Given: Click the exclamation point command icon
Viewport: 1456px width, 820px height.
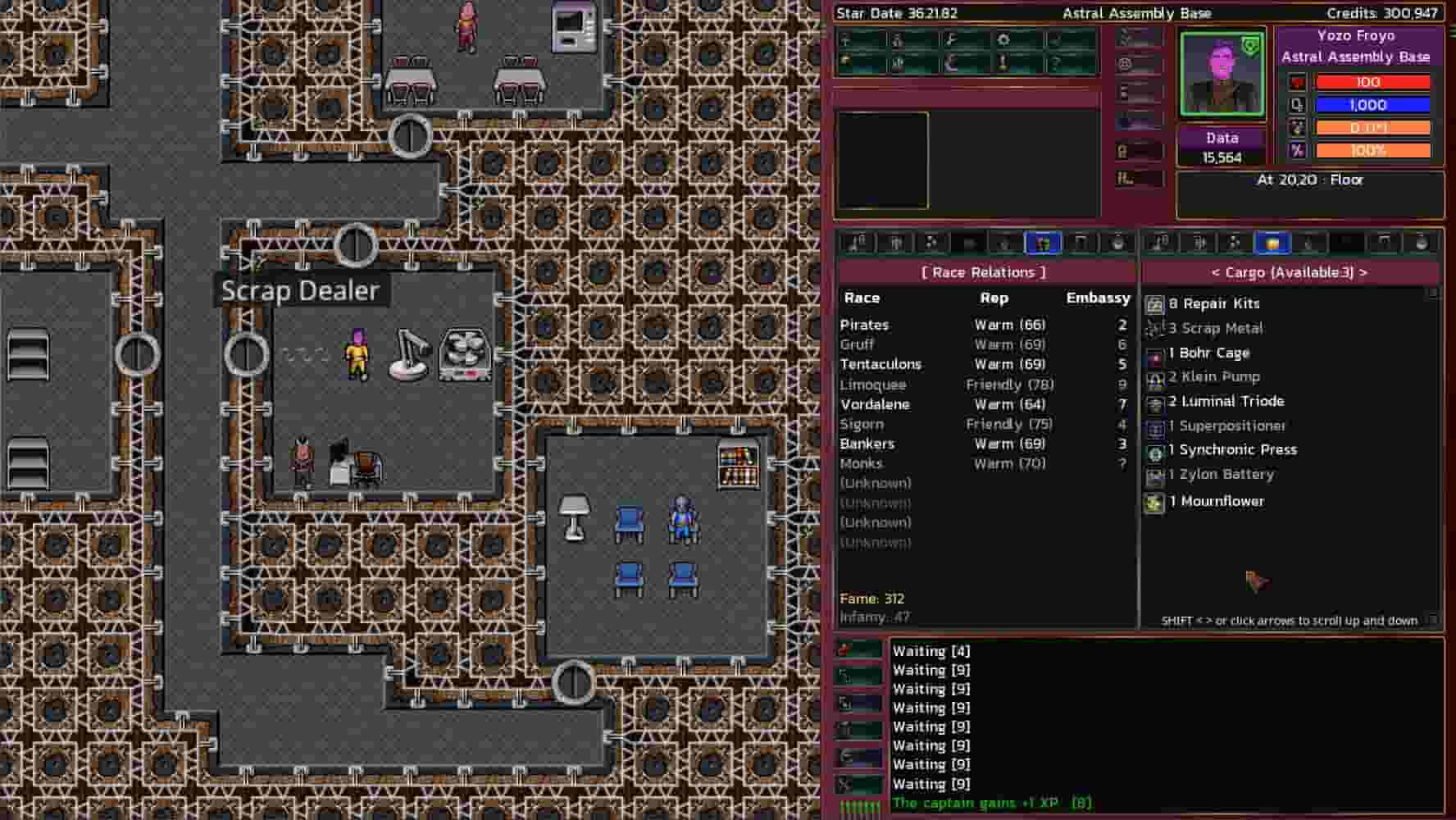Looking at the screenshot, I should 1004,64.
